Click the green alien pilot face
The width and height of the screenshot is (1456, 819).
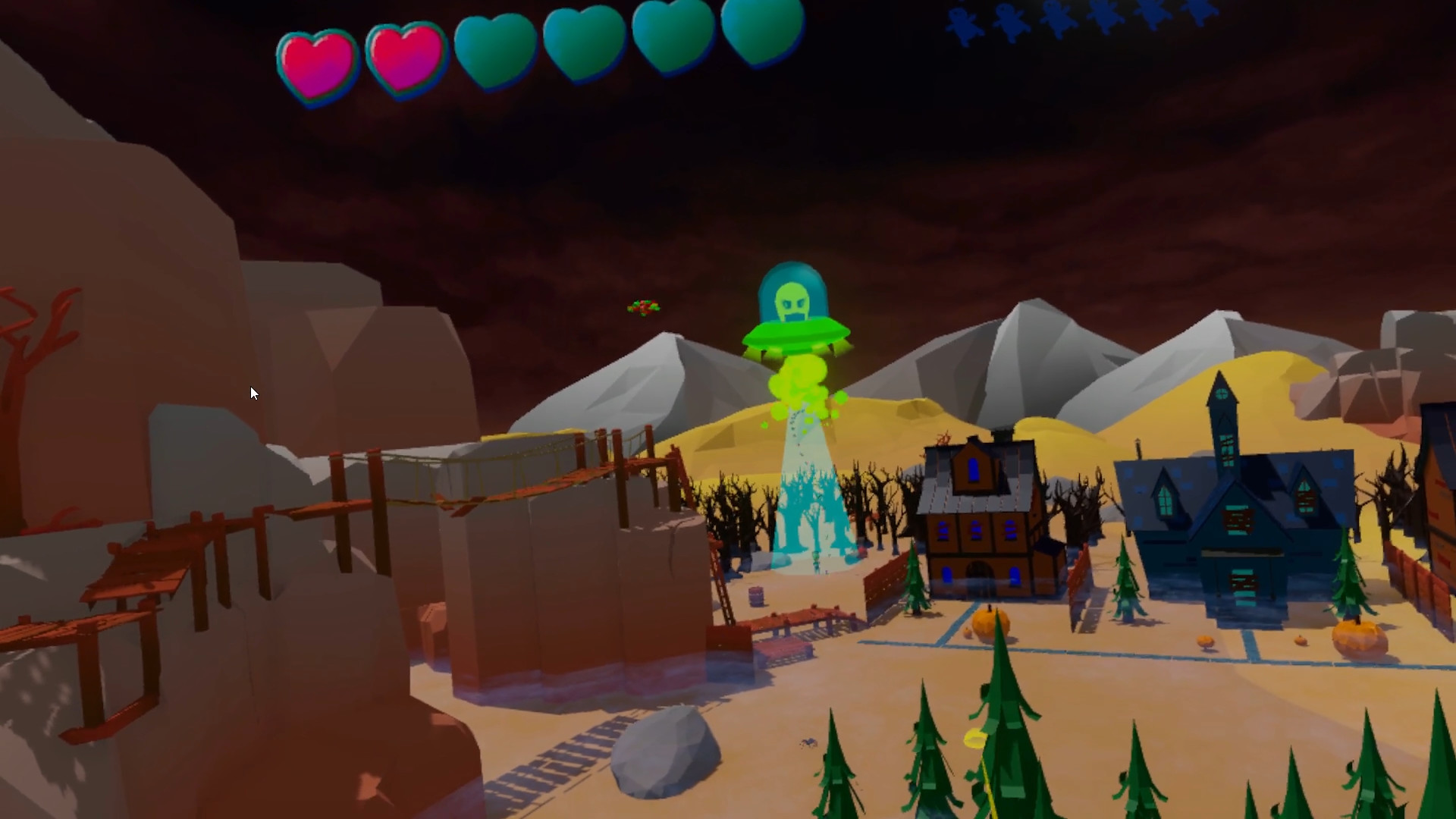pyautogui.click(x=790, y=300)
